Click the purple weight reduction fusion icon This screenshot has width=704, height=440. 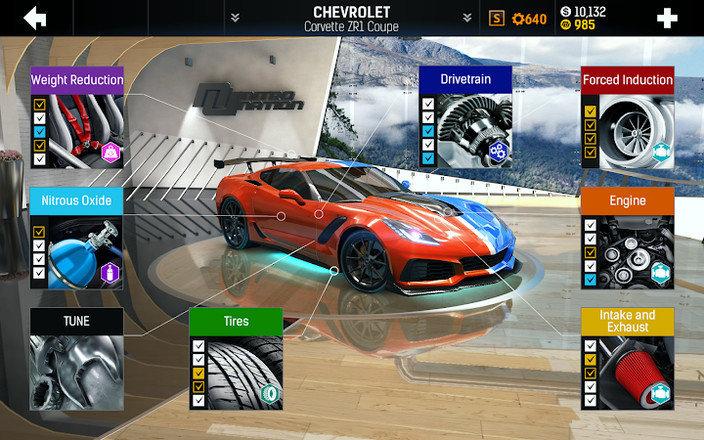[x=111, y=153]
